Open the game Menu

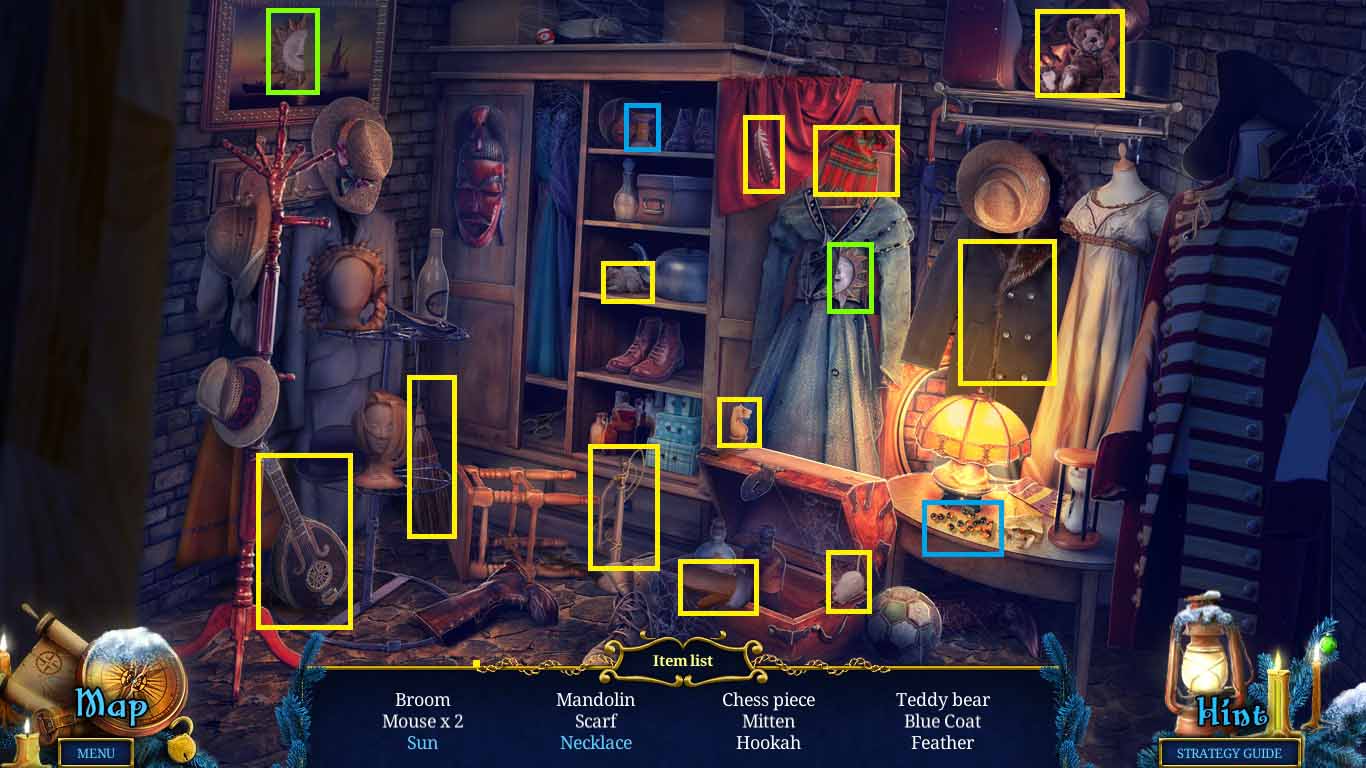tap(95, 753)
